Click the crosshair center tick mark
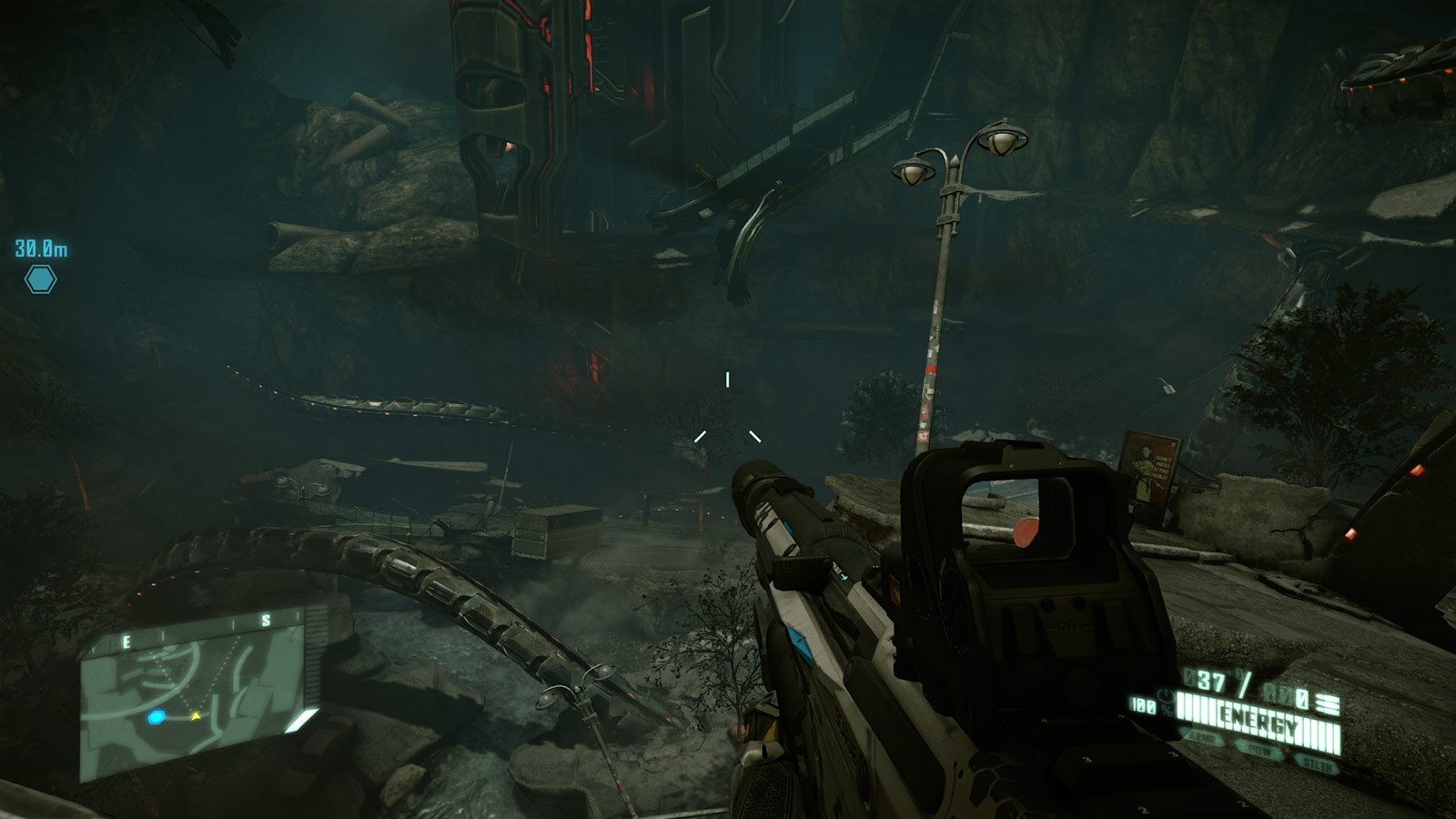 (728, 378)
